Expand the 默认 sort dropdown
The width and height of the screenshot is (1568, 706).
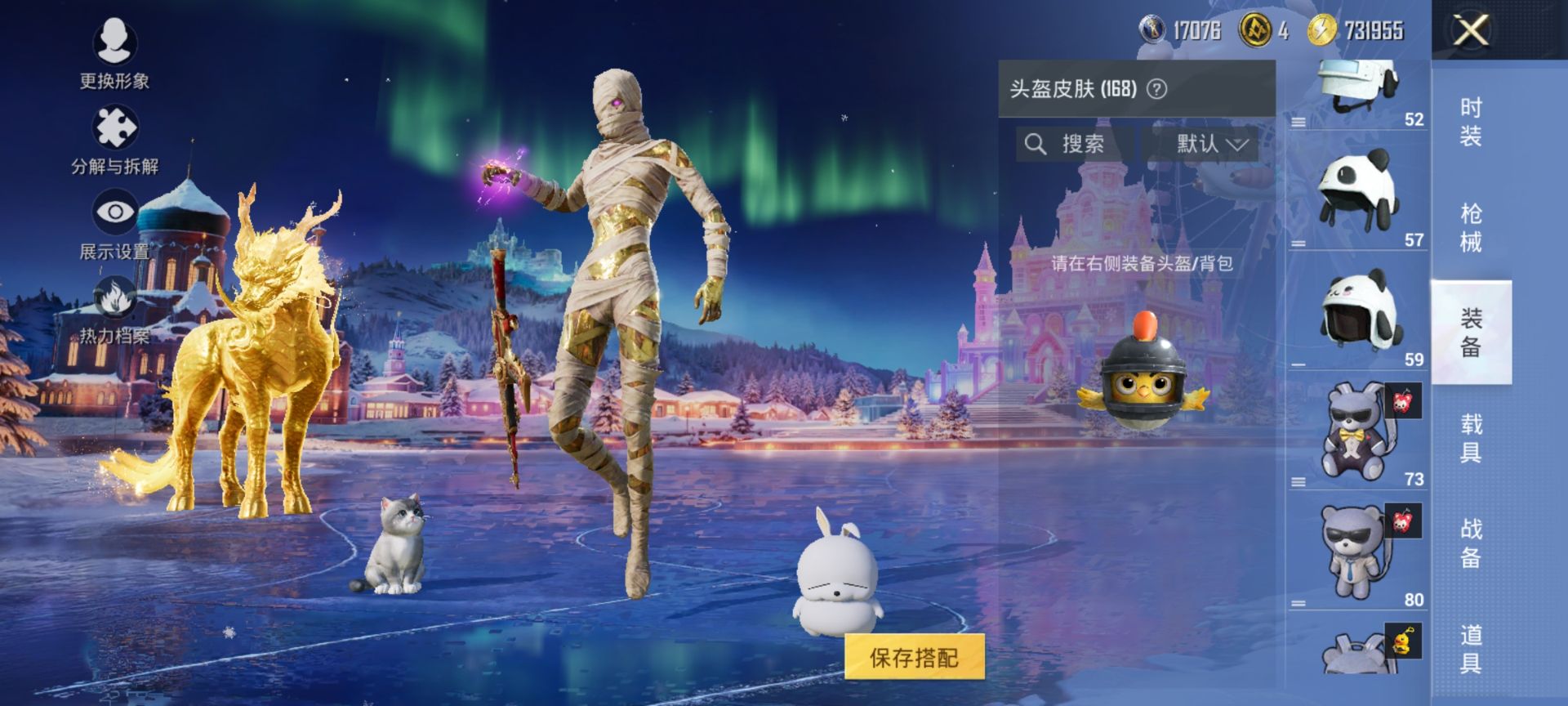pos(1209,144)
